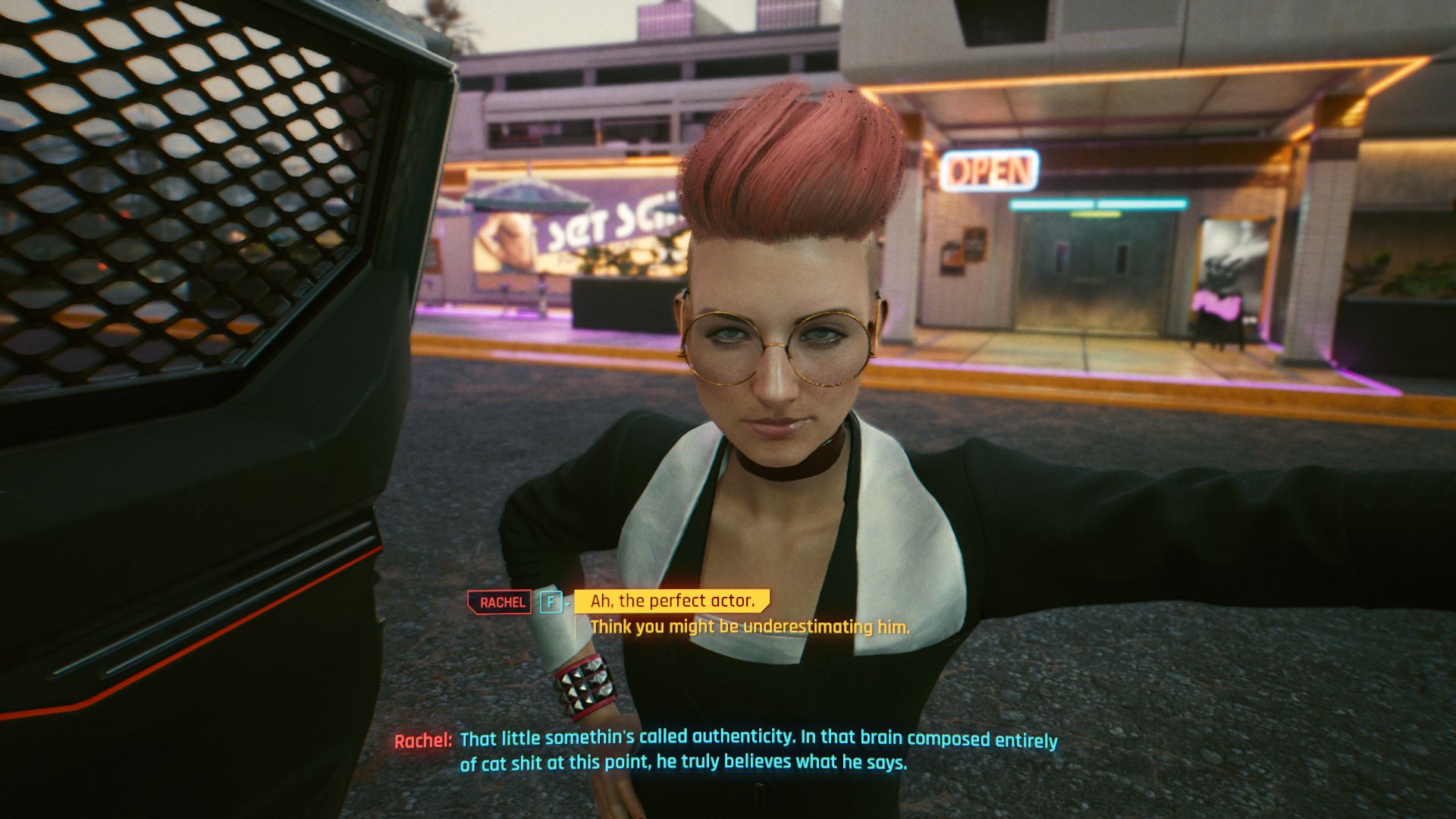
Task: Choose the "Ah, the perfect actor." reply
Action: tap(672, 601)
